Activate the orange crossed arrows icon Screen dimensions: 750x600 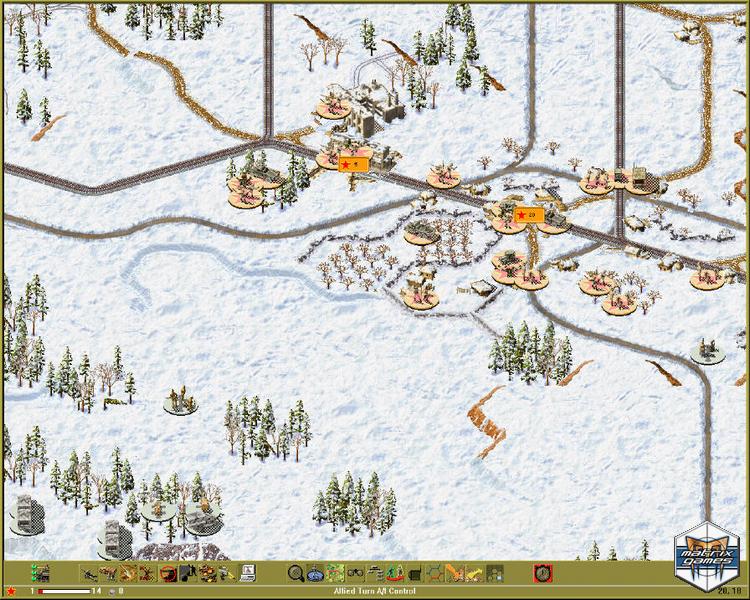455,573
